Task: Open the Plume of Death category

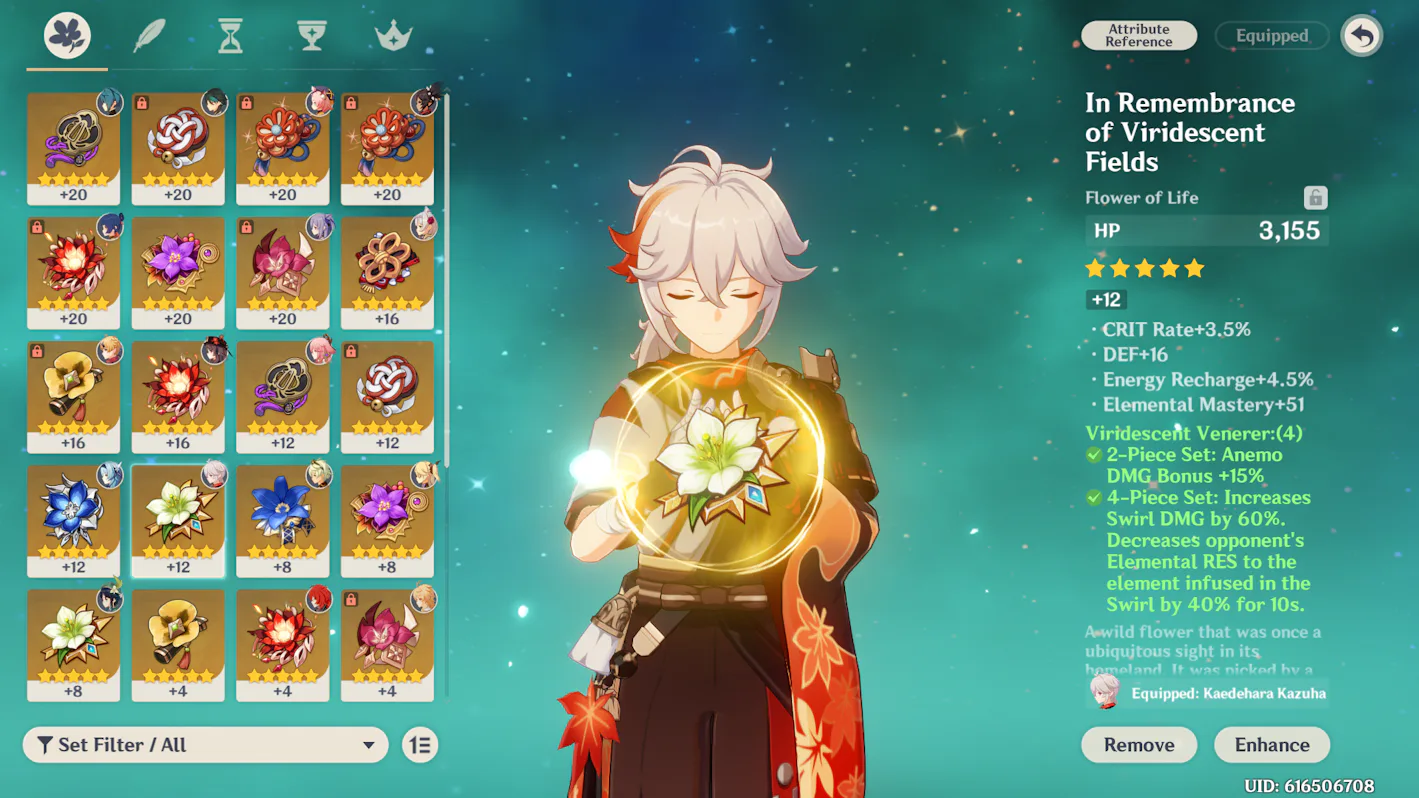Action: [x=146, y=33]
